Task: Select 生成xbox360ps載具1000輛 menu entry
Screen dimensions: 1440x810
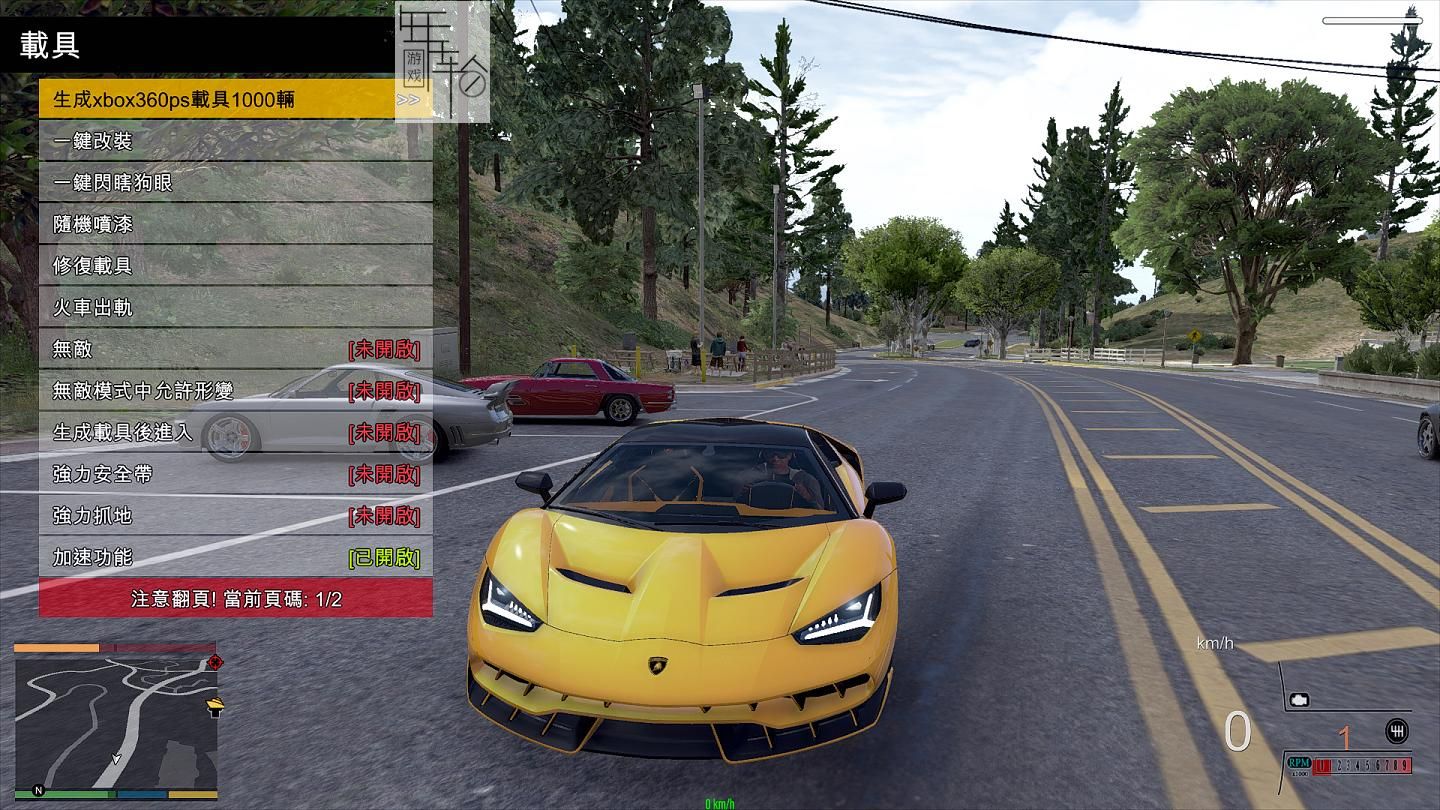Action: [235, 99]
